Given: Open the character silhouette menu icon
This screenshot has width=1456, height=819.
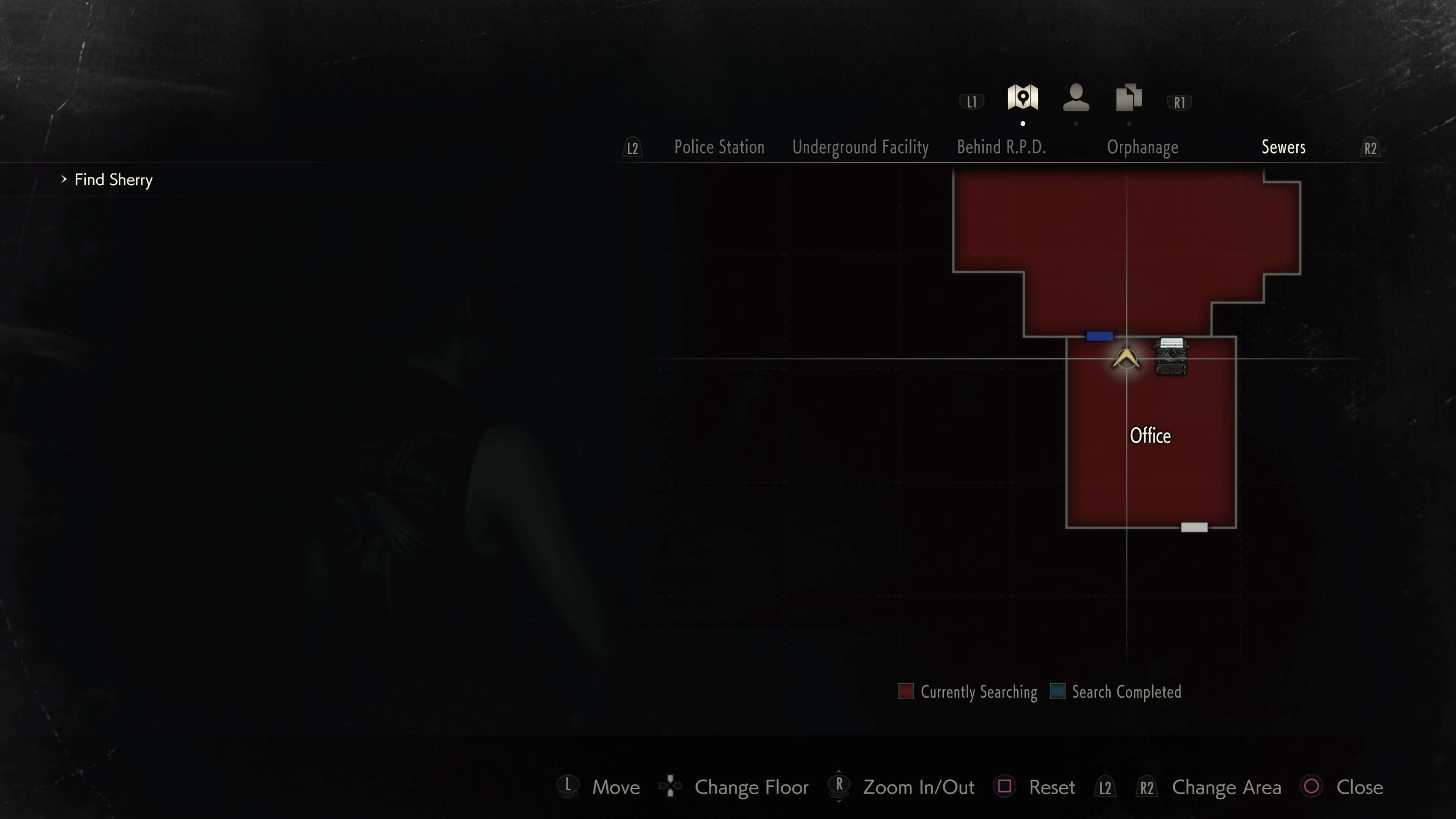Looking at the screenshot, I should pos(1076,98).
